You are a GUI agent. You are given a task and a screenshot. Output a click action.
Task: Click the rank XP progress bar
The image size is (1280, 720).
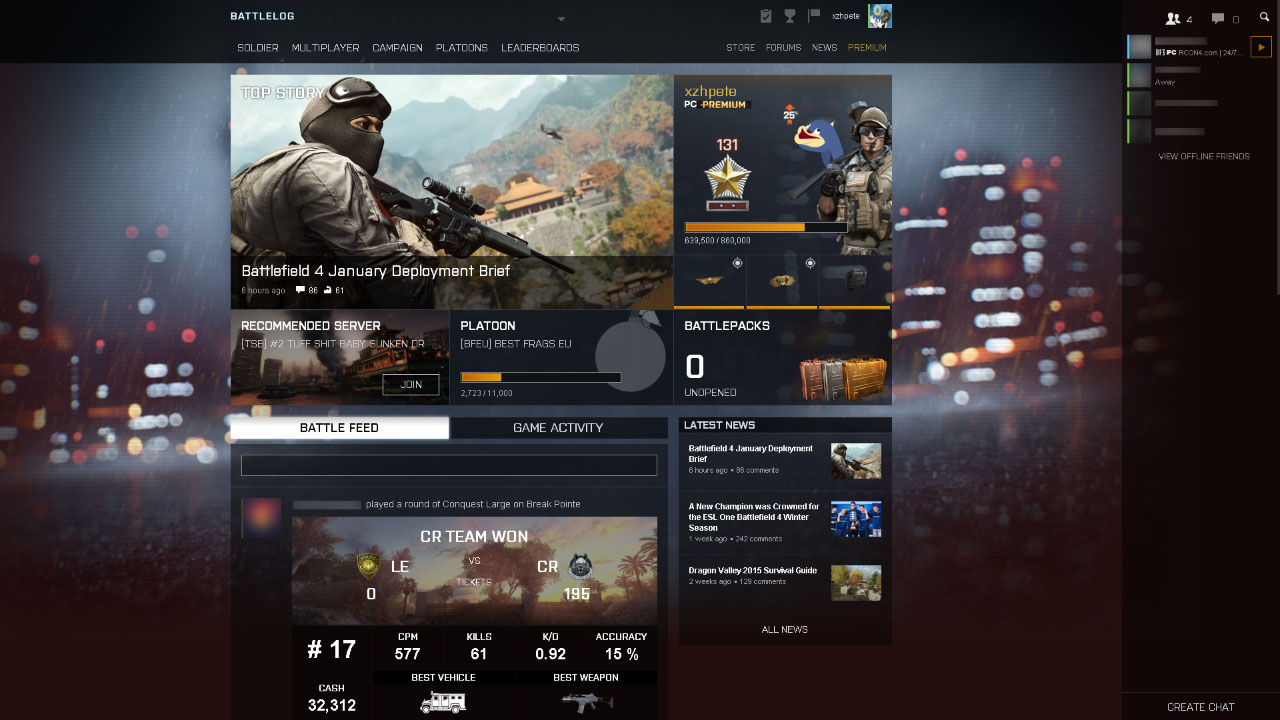pyautogui.click(x=765, y=227)
